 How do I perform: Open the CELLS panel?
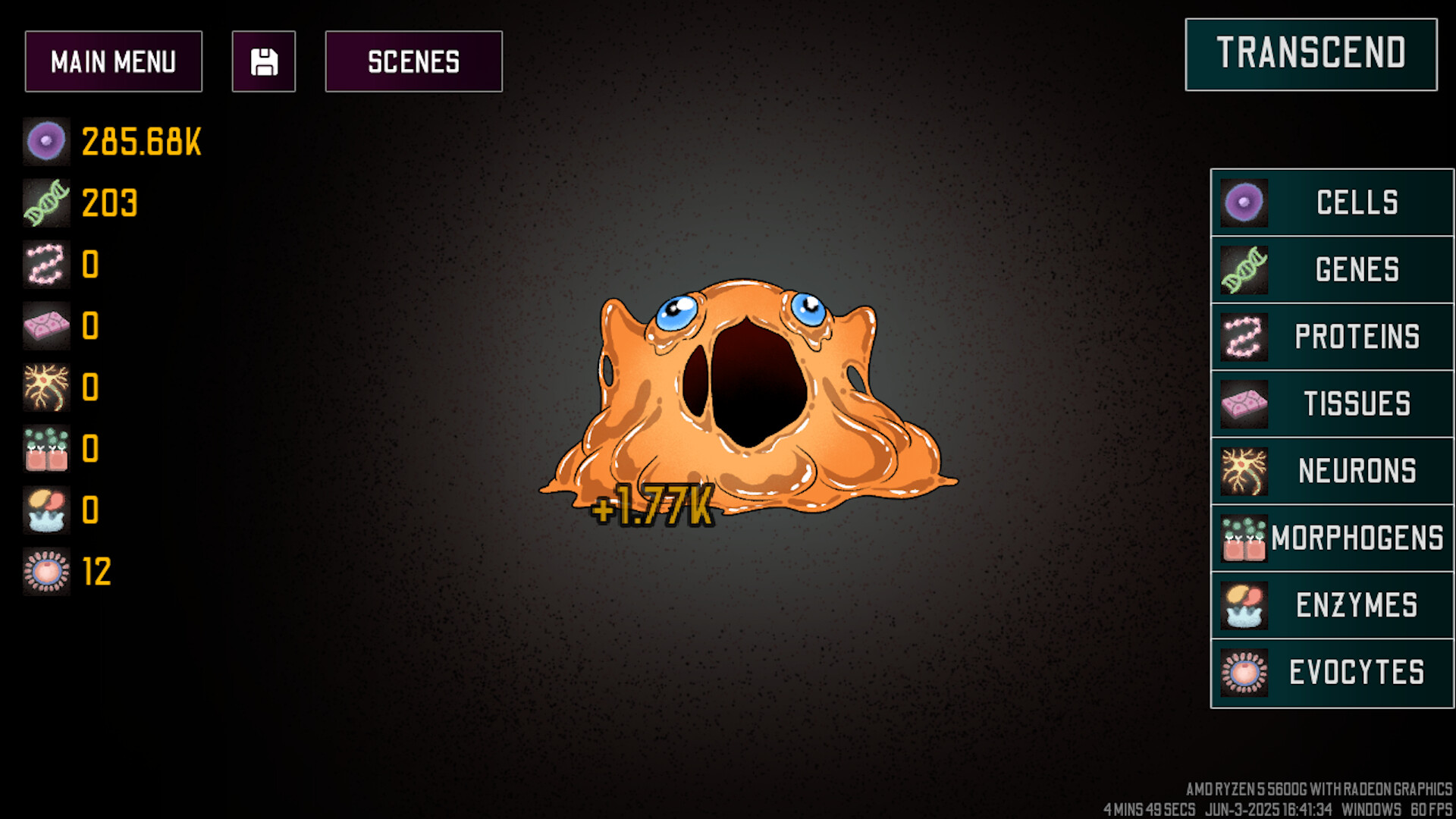(x=1332, y=202)
